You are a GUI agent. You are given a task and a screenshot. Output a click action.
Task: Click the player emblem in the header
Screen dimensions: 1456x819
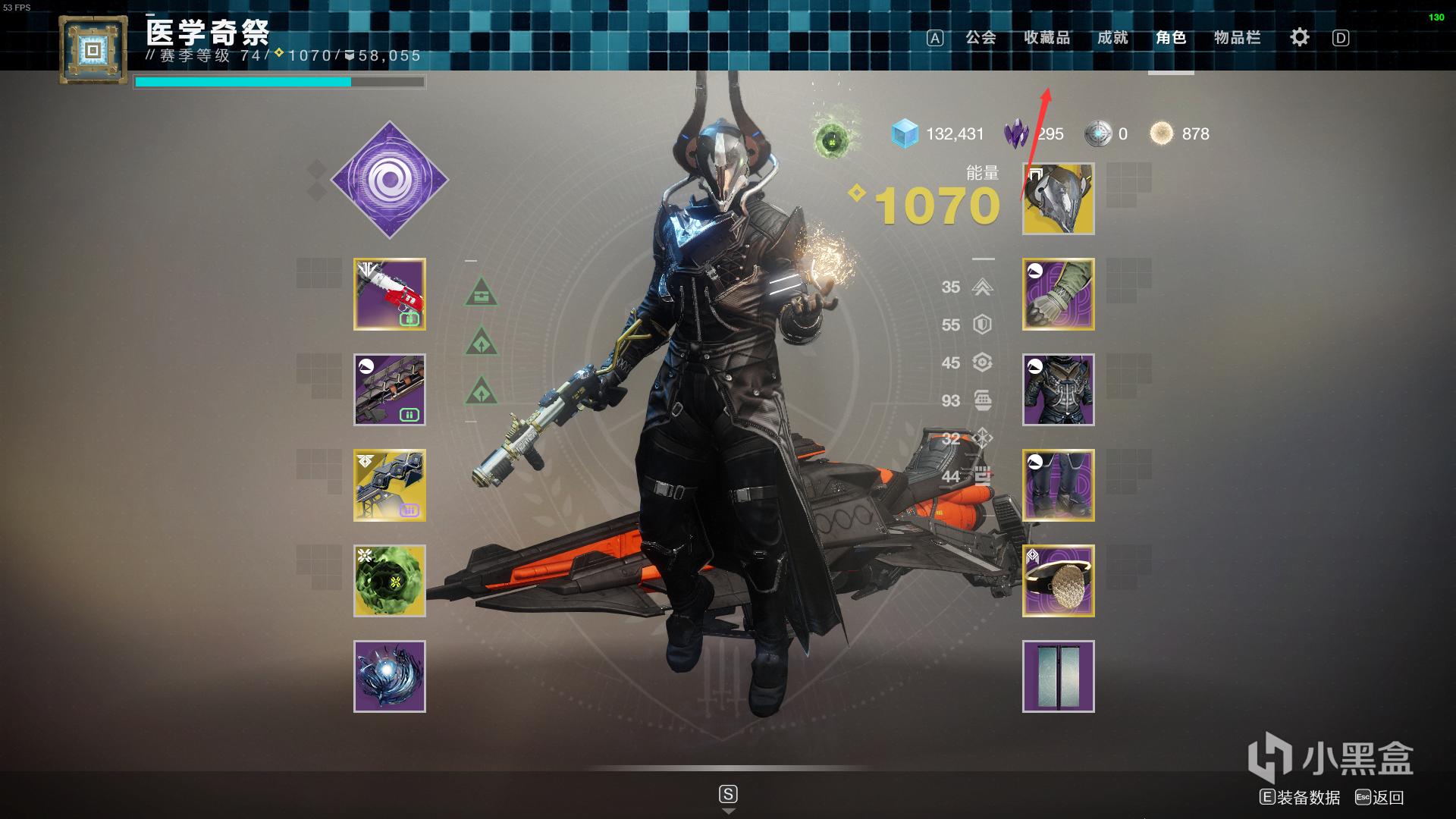(93, 51)
